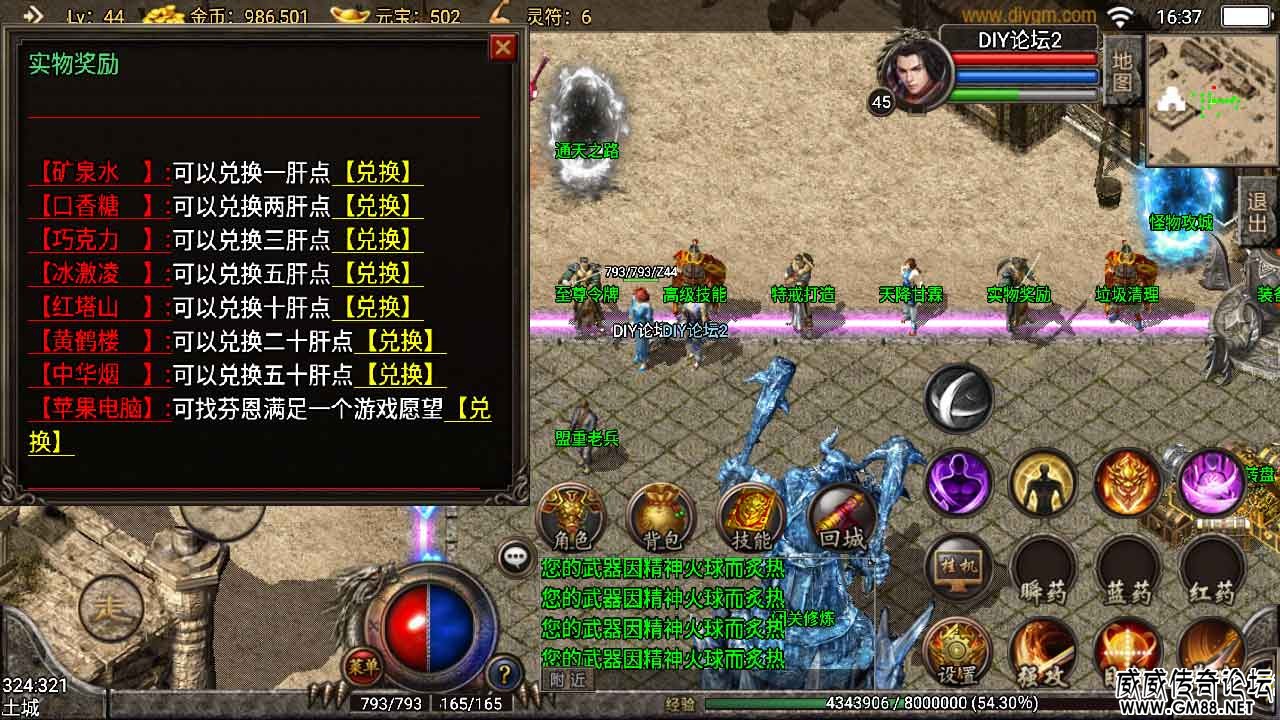Toggle 挂机 auto-battle mode
The image size is (1280, 720).
coord(958,567)
